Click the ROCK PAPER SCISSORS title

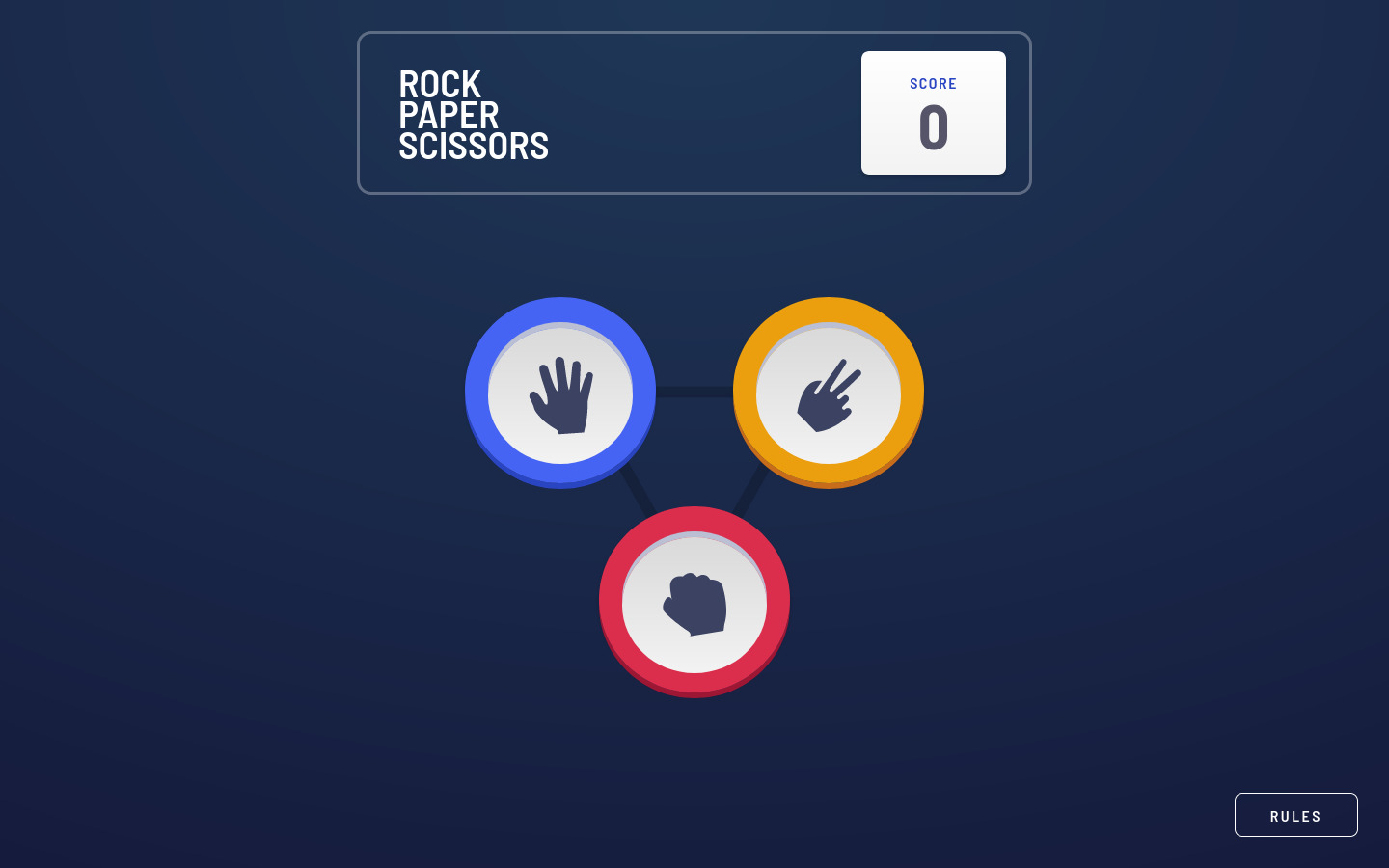(474, 115)
